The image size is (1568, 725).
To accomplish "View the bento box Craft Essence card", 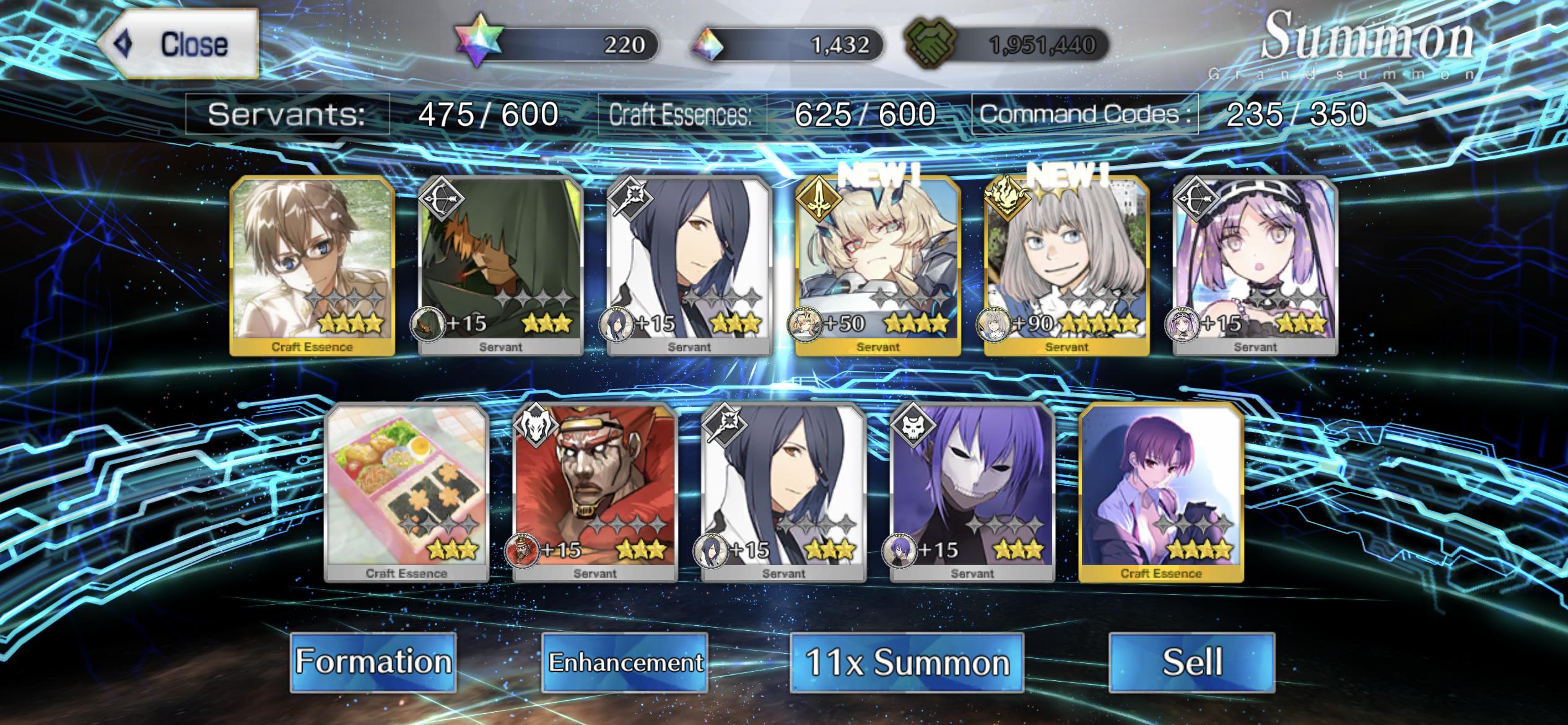I will pyautogui.click(x=407, y=493).
